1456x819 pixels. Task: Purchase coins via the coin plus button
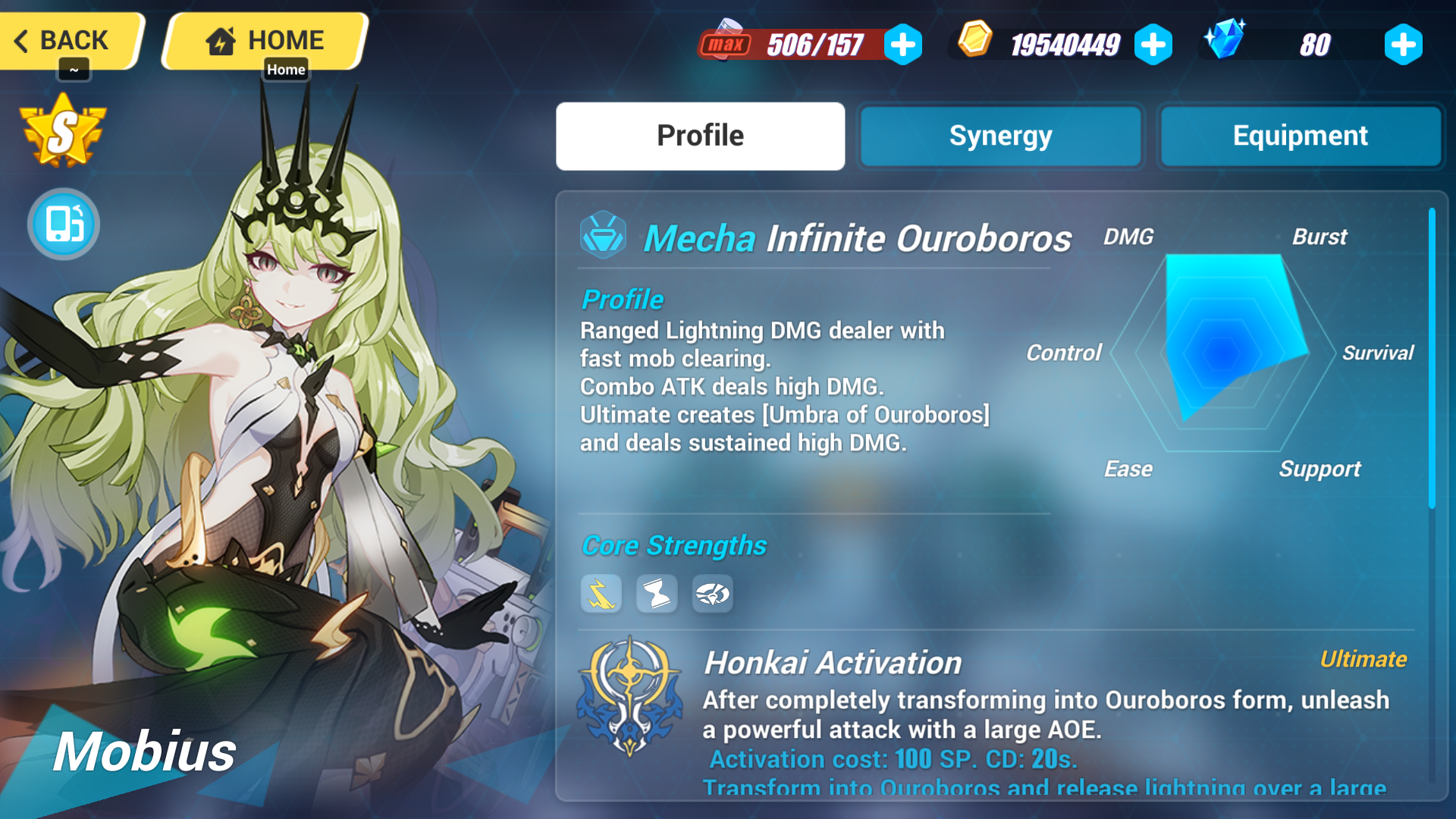[x=1152, y=45]
